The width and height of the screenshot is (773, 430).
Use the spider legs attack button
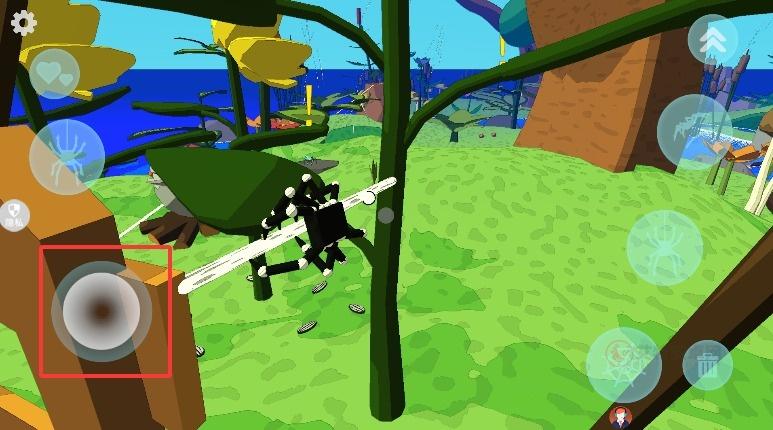click(693, 131)
